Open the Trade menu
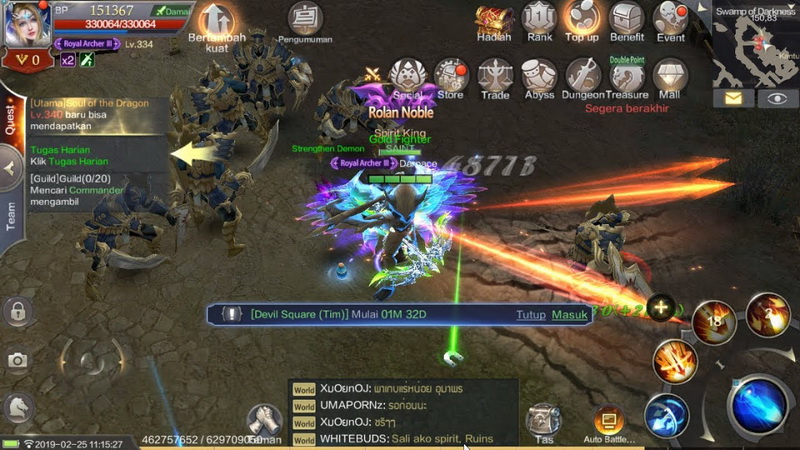 pos(494,76)
